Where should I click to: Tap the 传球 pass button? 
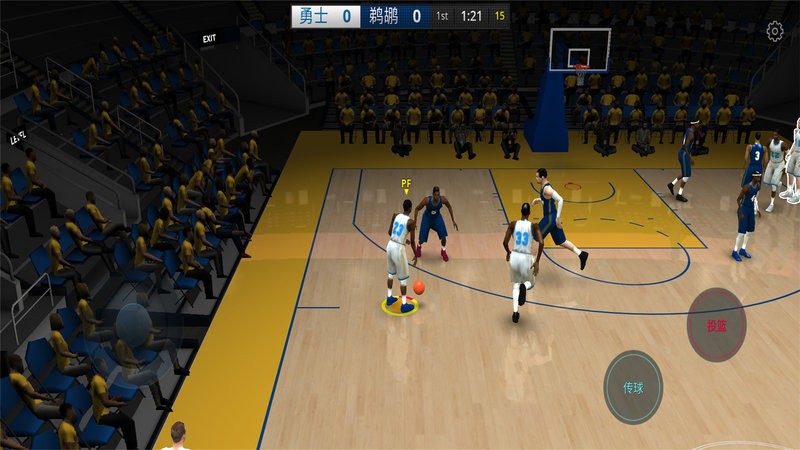tap(633, 387)
